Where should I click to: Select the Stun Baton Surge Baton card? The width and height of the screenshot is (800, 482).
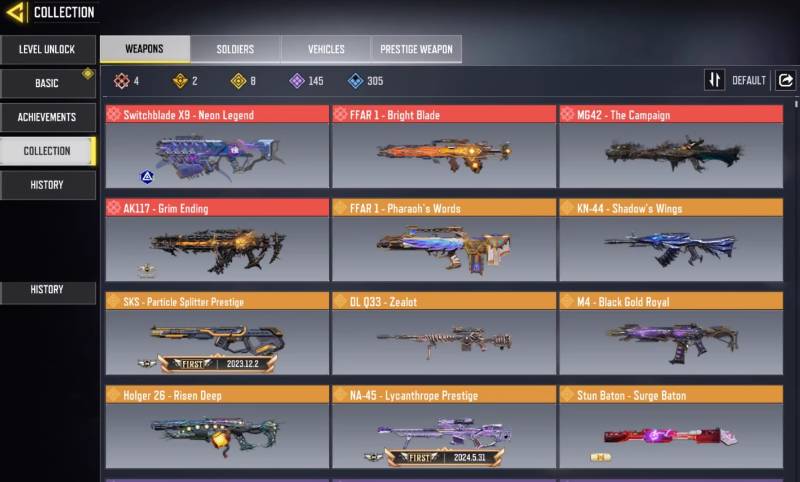[670, 428]
